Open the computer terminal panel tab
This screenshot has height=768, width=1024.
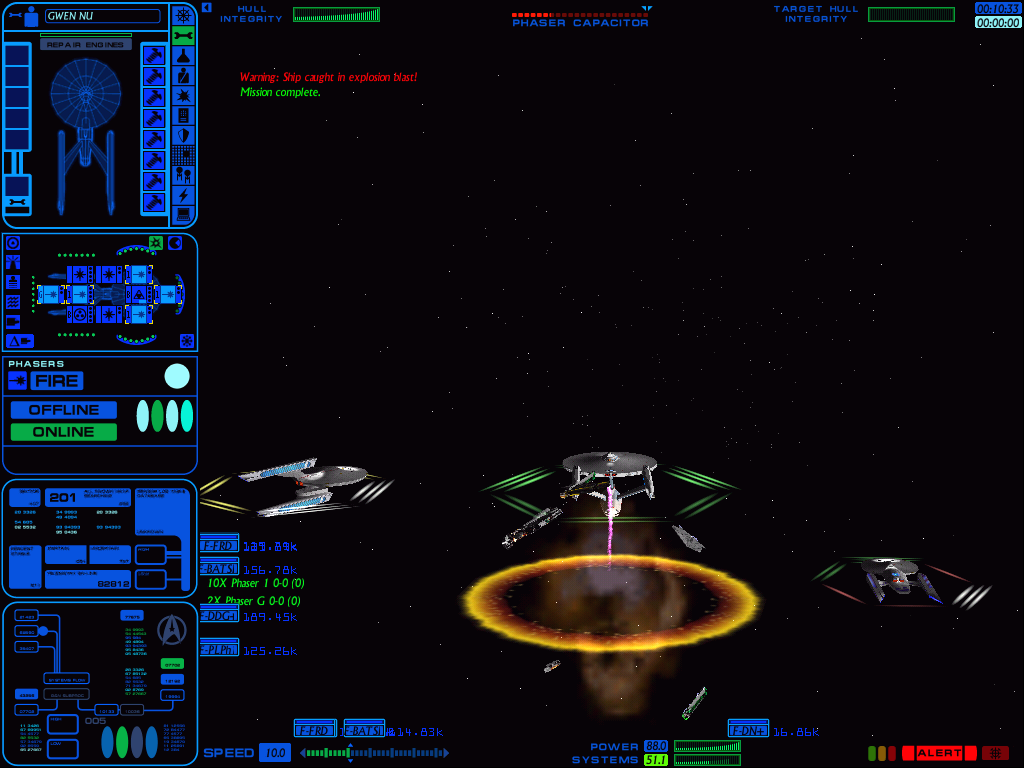[x=183, y=215]
